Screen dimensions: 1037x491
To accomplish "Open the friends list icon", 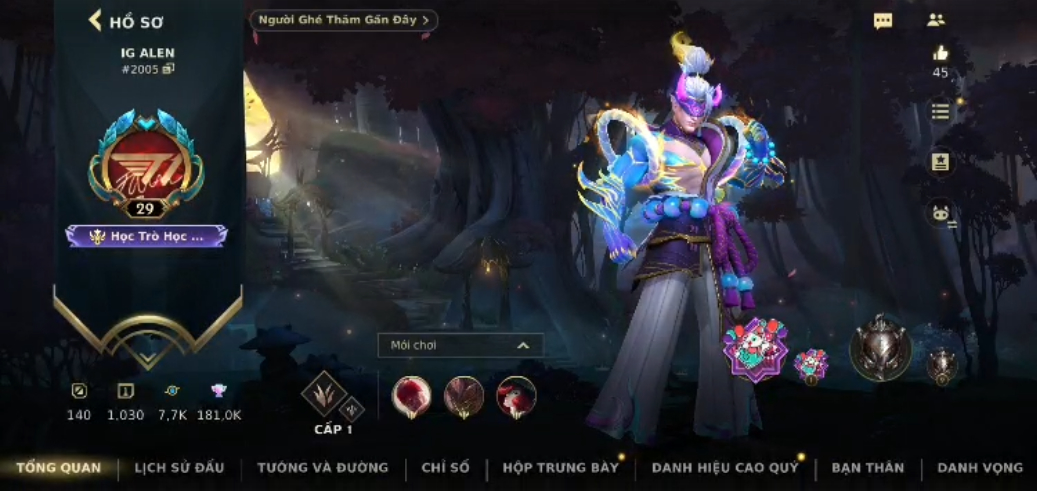I will (x=936, y=20).
